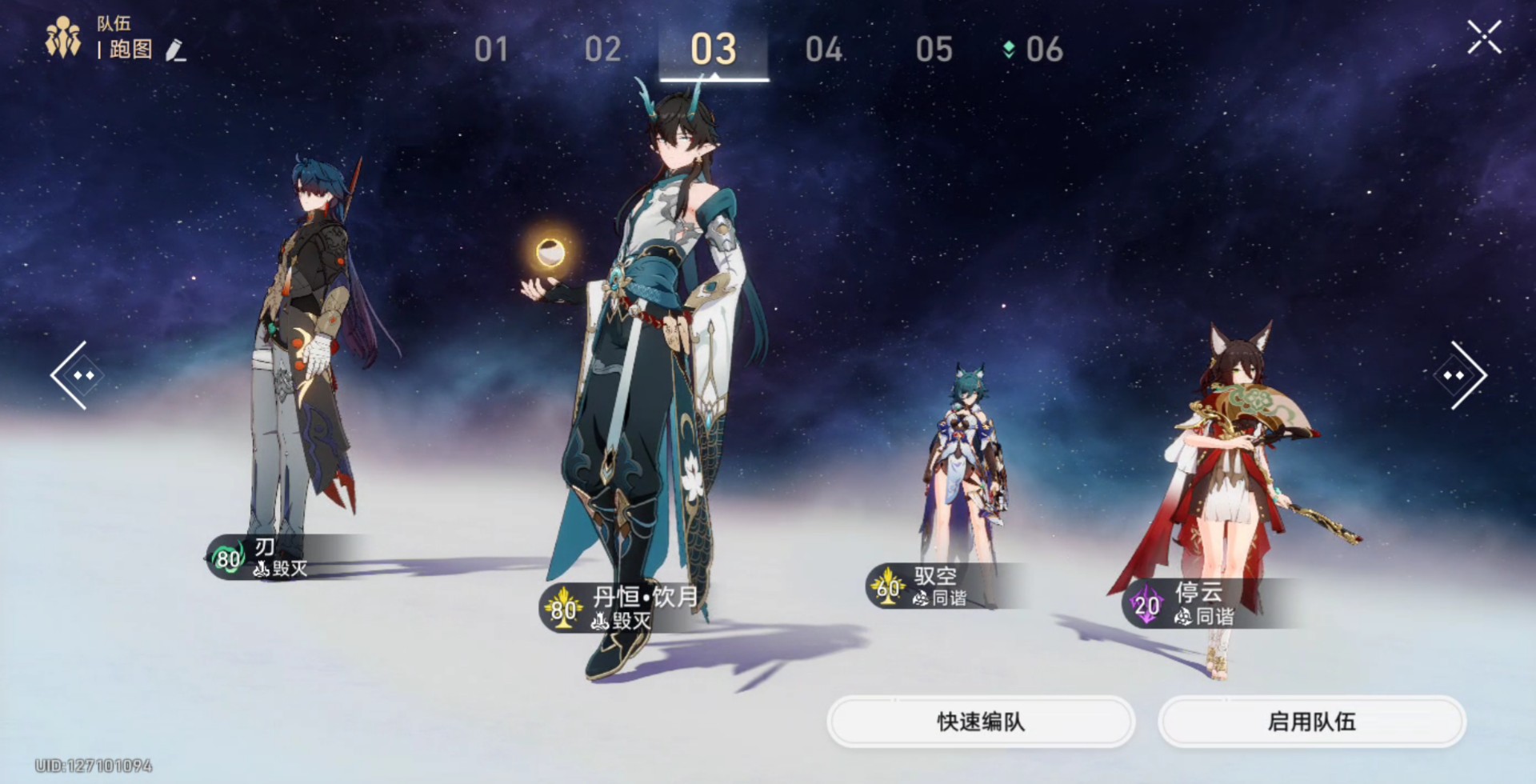The image size is (1536, 784).
Task: Close the team setup screen
Action: pos(1484,38)
